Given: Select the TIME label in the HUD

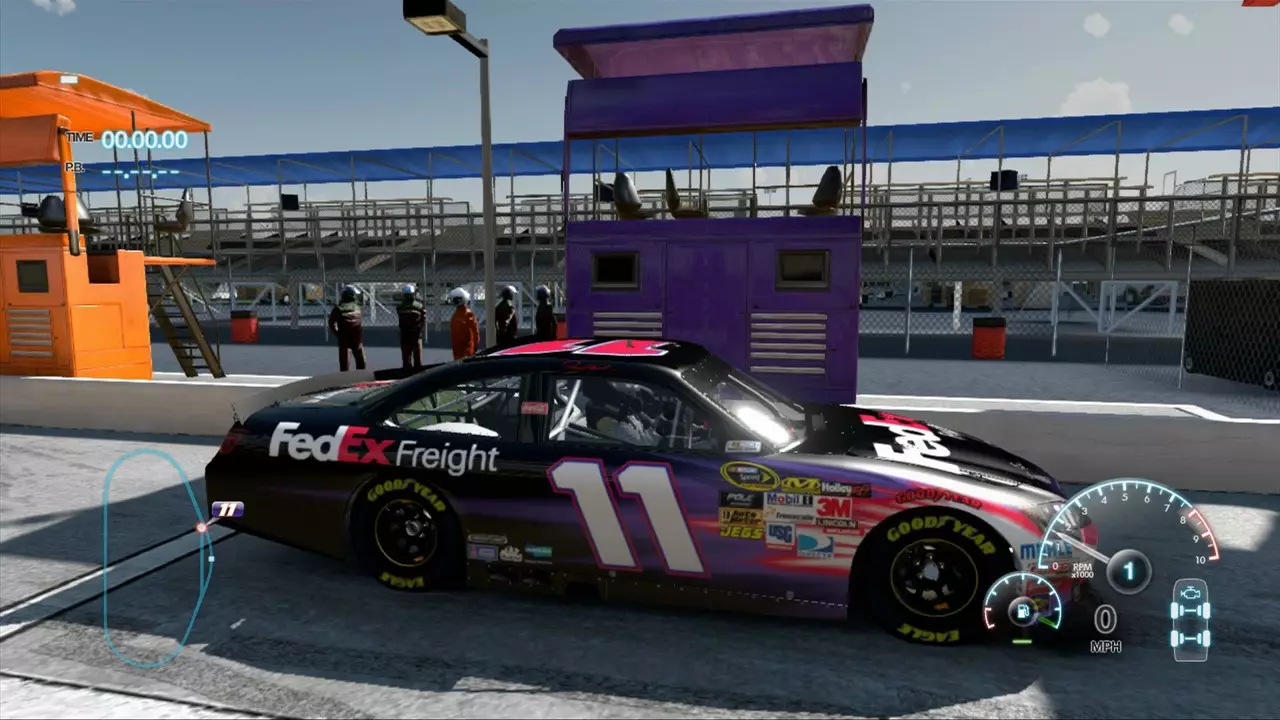Looking at the screenshot, I should tap(80, 138).
